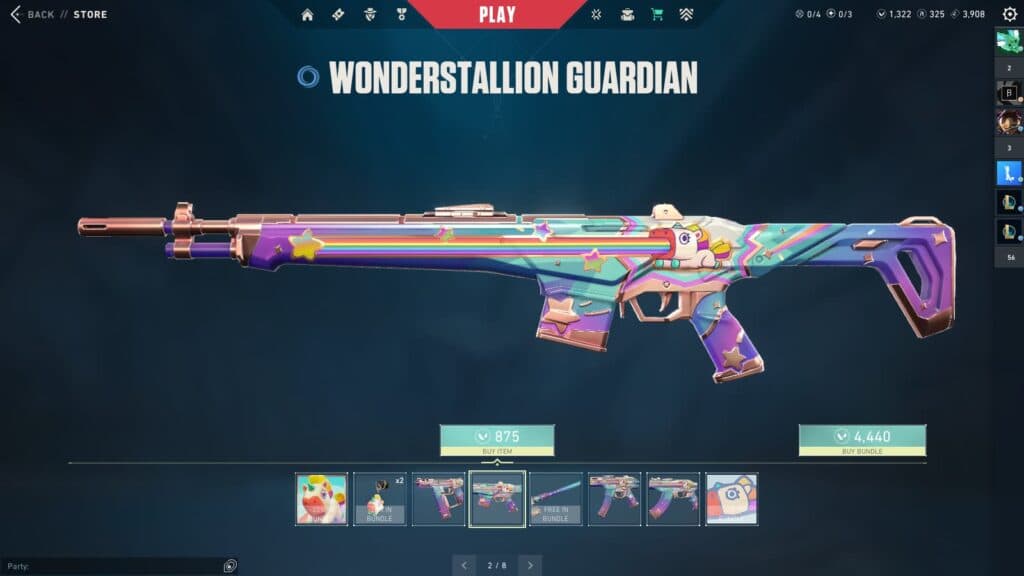Viewport: 1024px width, 576px height.
Task: Open the blue boot icon in social sidebar
Action: (1008, 173)
